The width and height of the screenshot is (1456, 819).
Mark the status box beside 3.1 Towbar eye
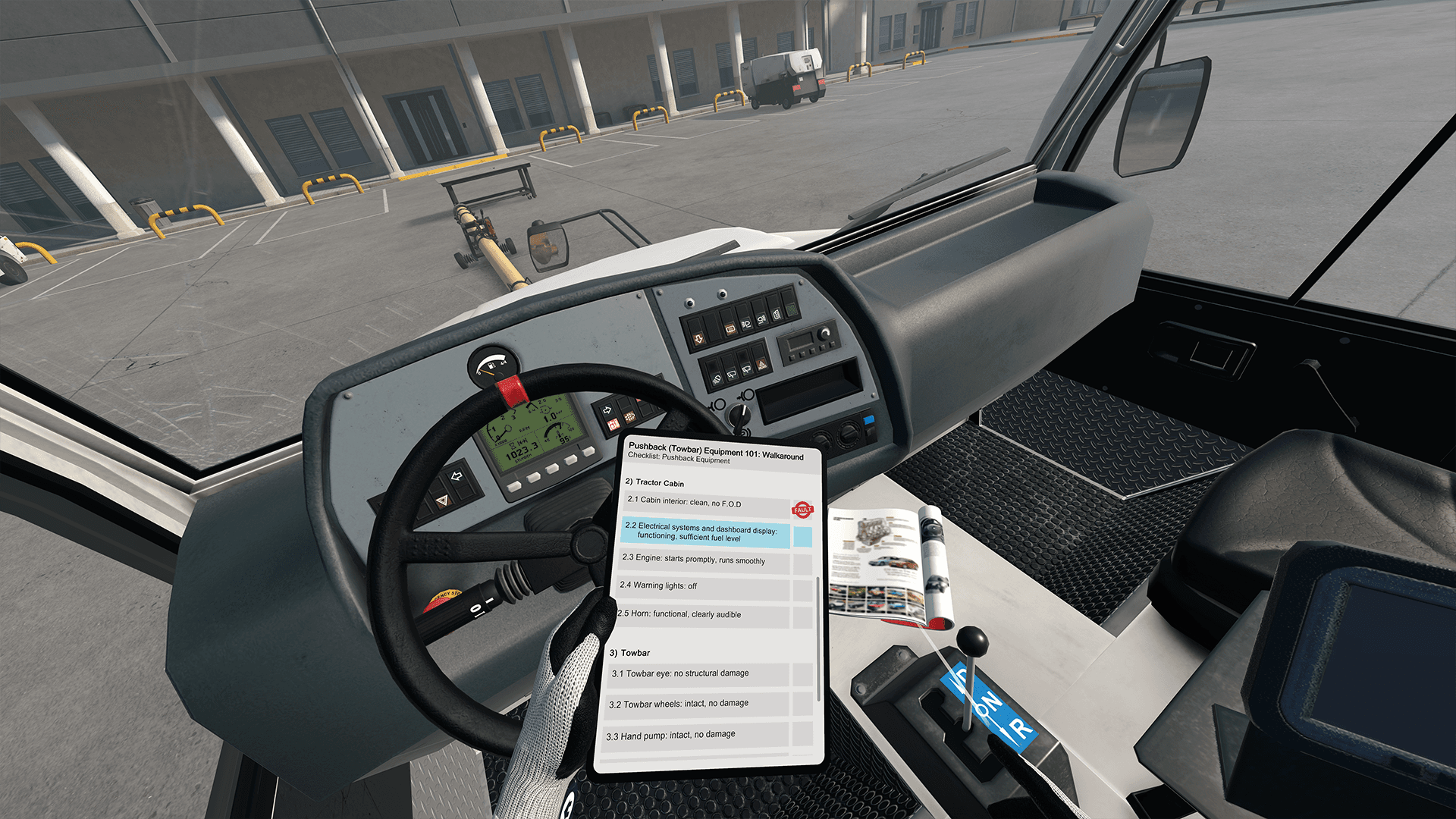(x=802, y=674)
